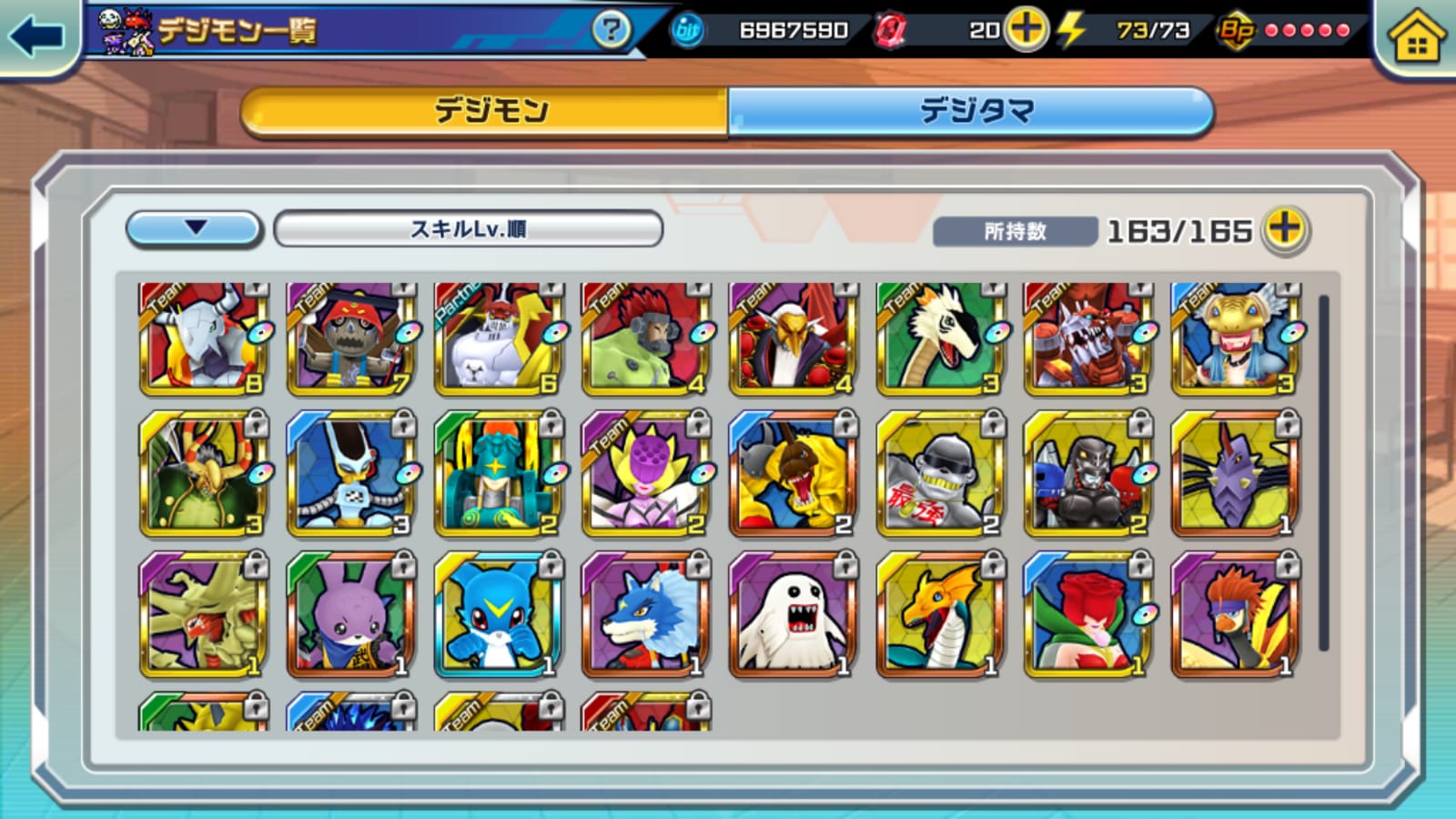This screenshot has width=1456, height=819.
Task: Select the green ogre Digimon
Action: (646, 339)
